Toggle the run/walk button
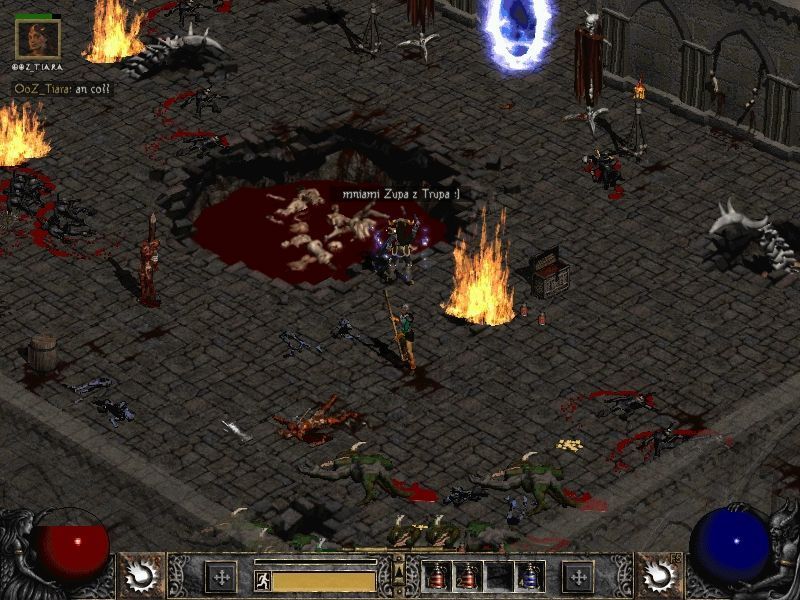800x600 pixels. pos(262,581)
